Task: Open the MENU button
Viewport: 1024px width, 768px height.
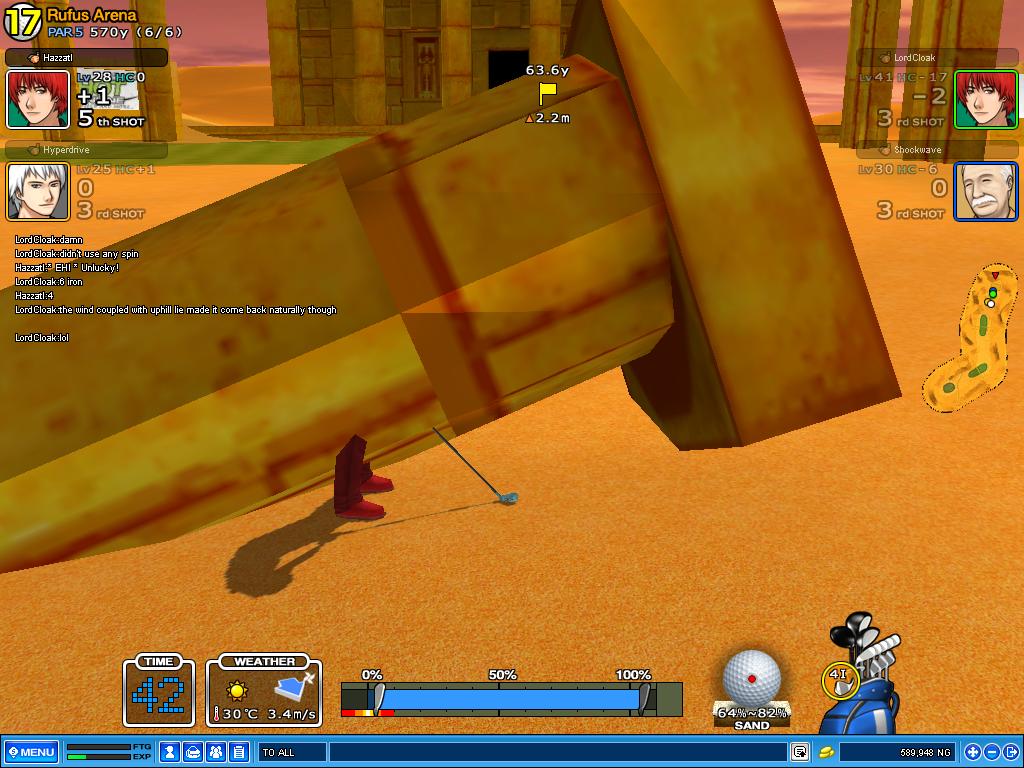Action: (30, 752)
